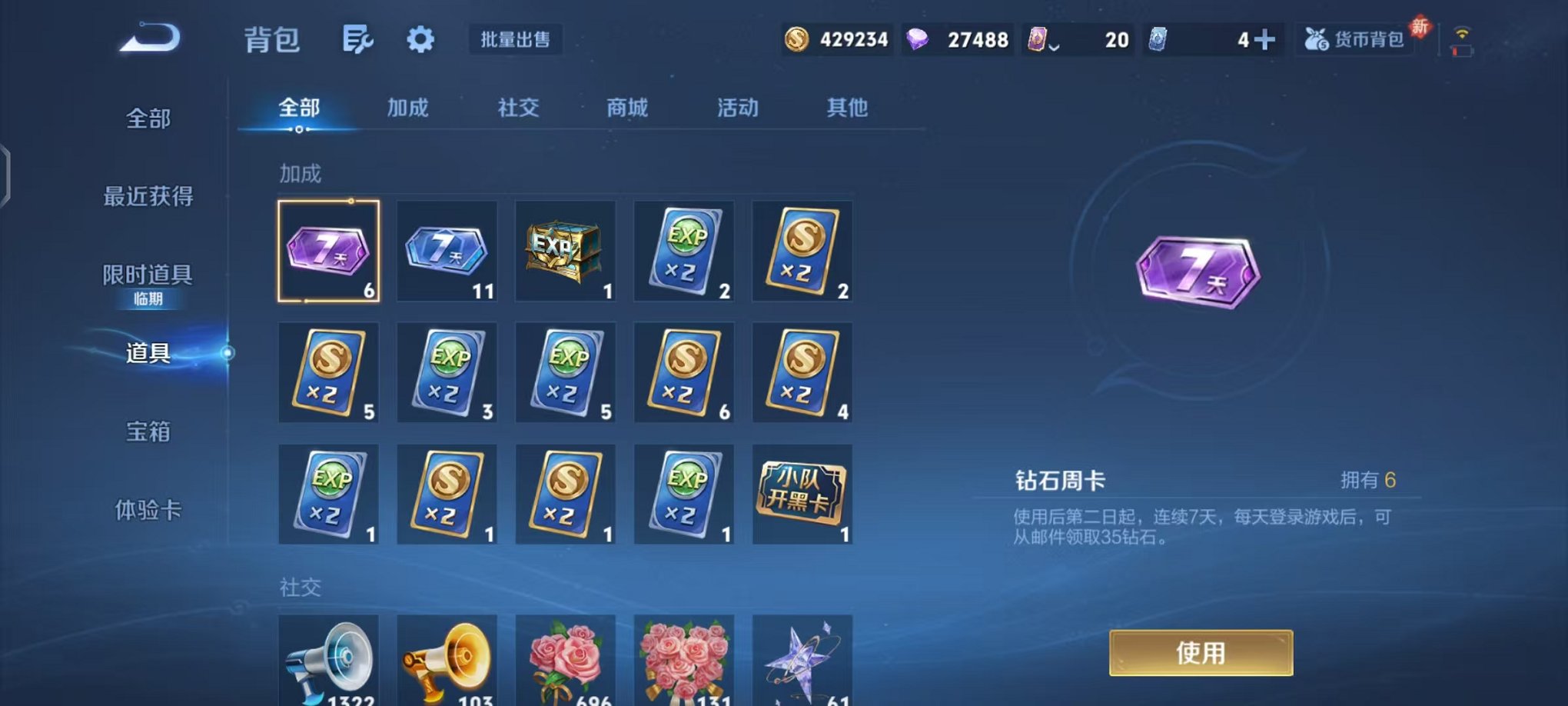Select the 小队开黑卡 team card item
The height and width of the screenshot is (706, 1568).
(x=802, y=495)
